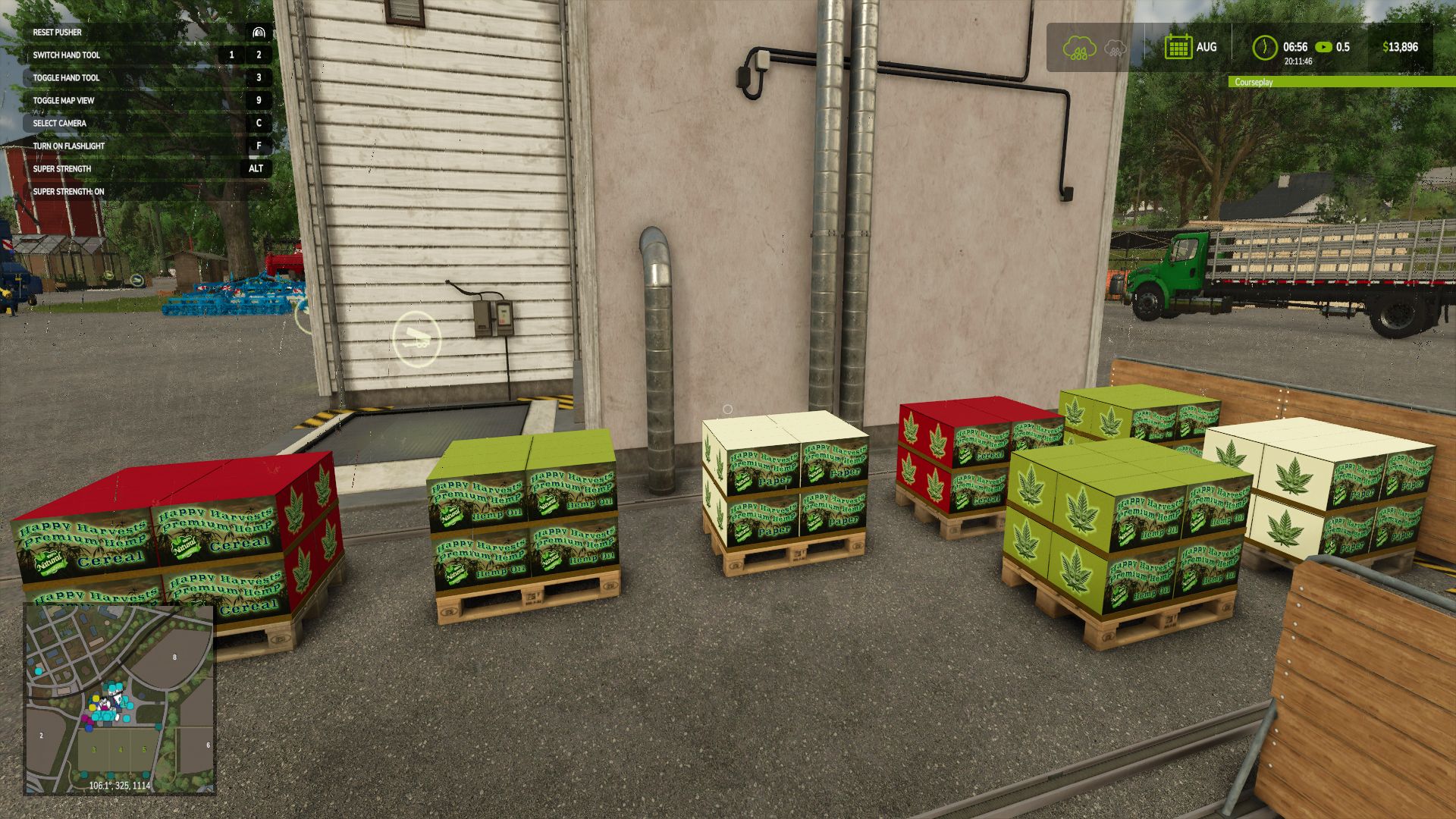
Task: Select the sunny cloud weather icon
Action: click(x=1079, y=48)
